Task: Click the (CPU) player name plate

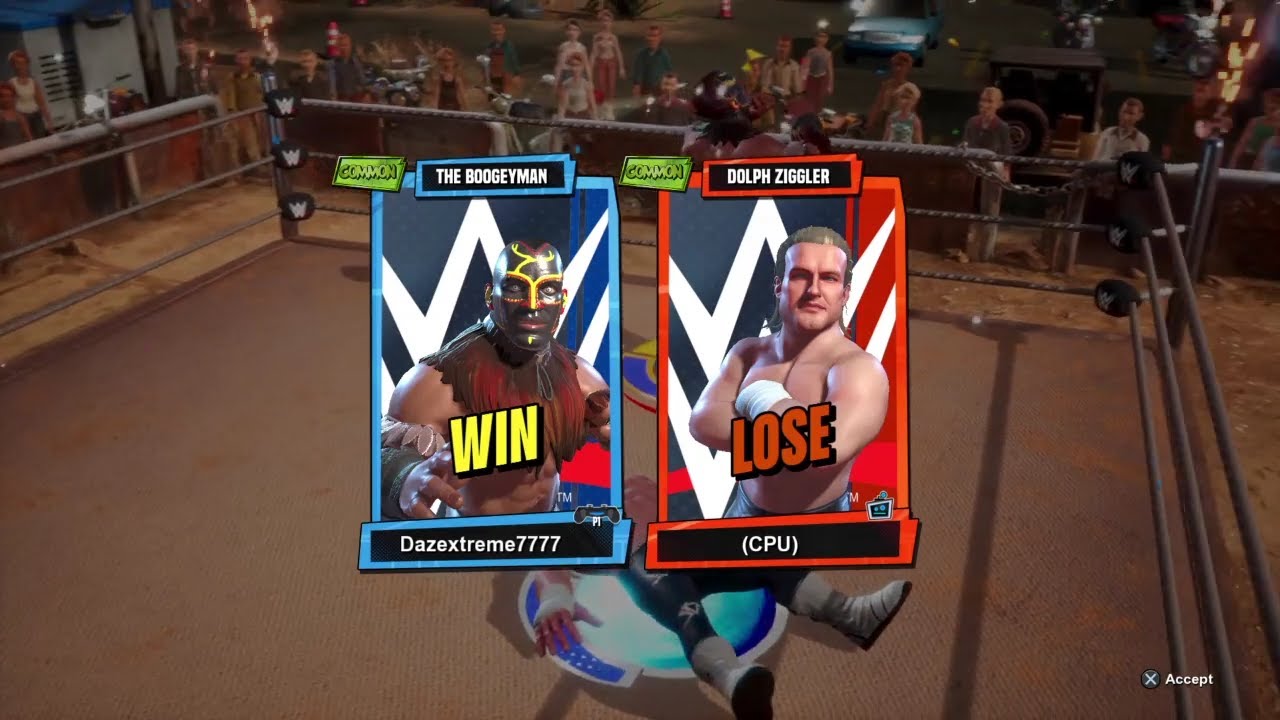Action: click(x=768, y=544)
